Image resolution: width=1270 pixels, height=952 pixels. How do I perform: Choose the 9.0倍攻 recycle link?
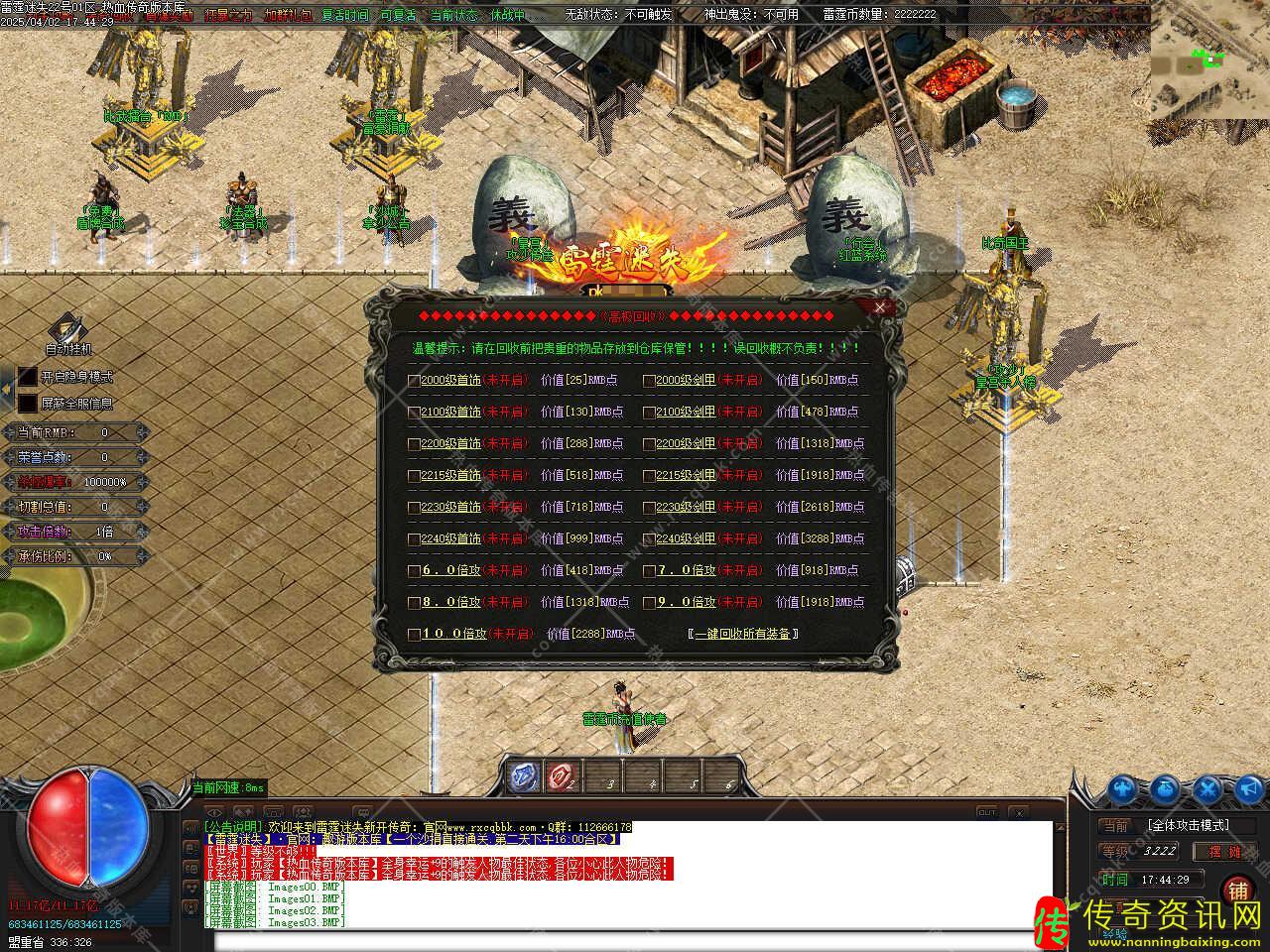click(686, 601)
